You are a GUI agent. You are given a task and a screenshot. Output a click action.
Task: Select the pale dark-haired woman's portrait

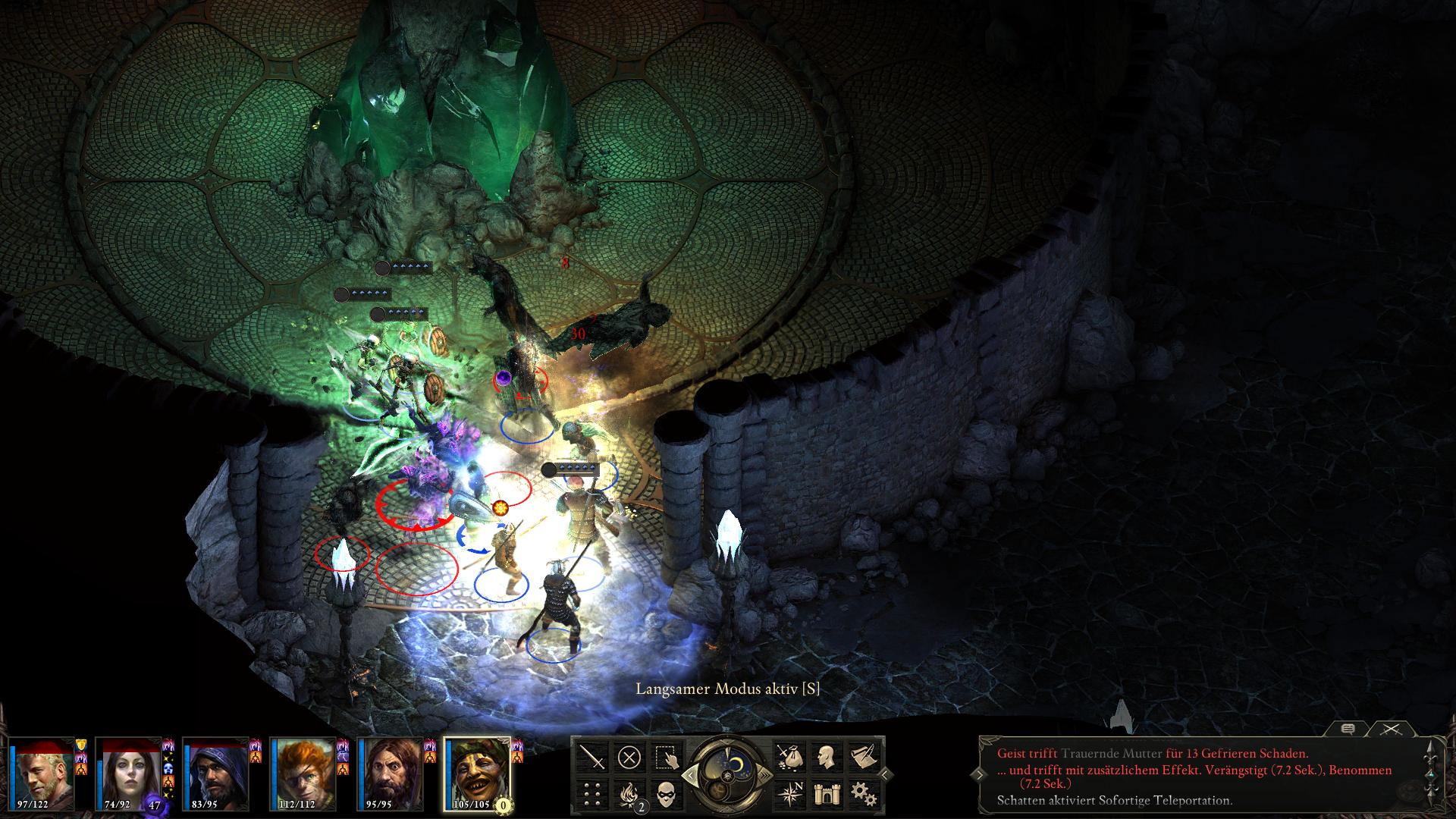pos(130,772)
